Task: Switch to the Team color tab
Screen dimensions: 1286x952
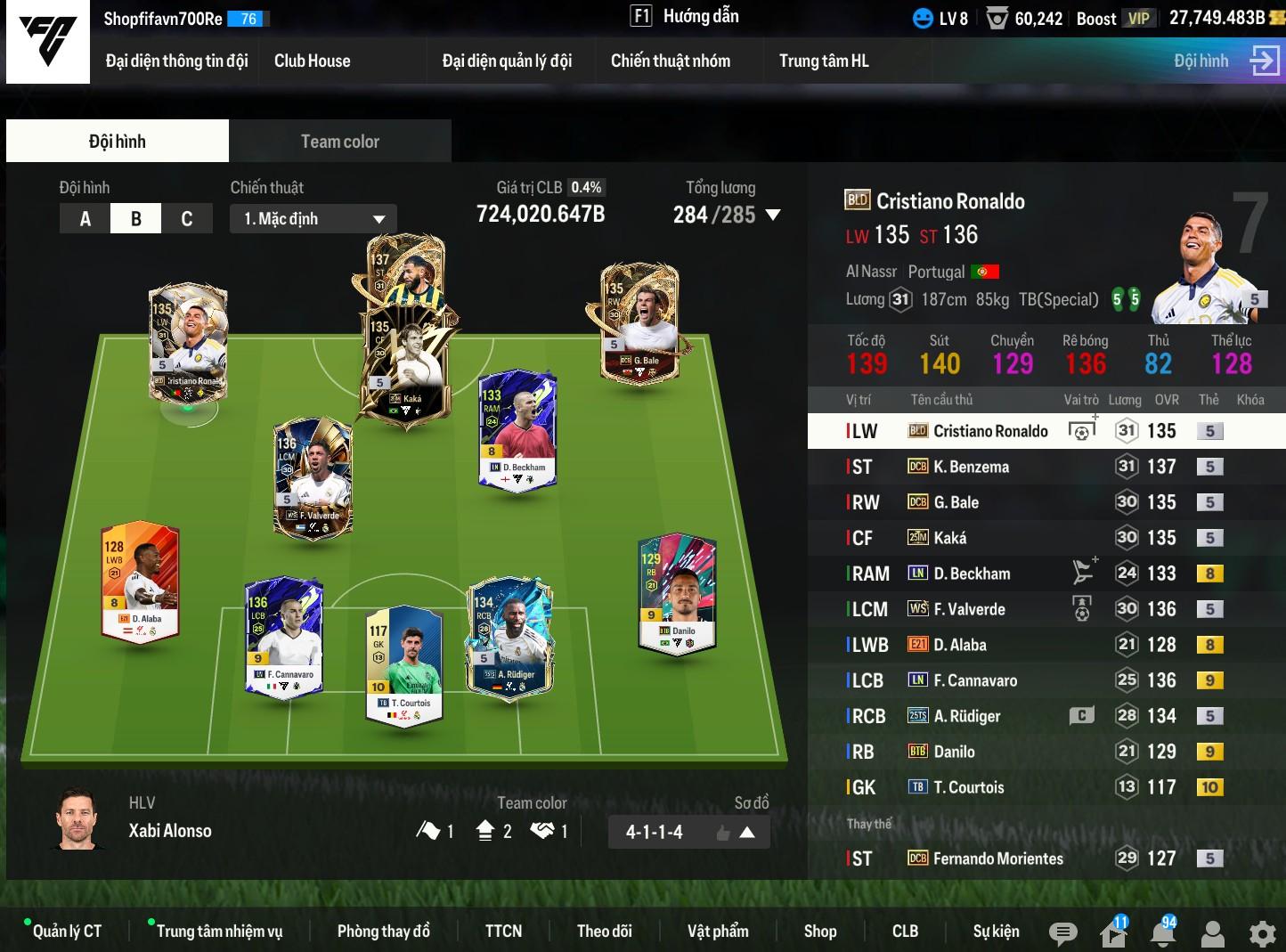Action: click(339, 142)
